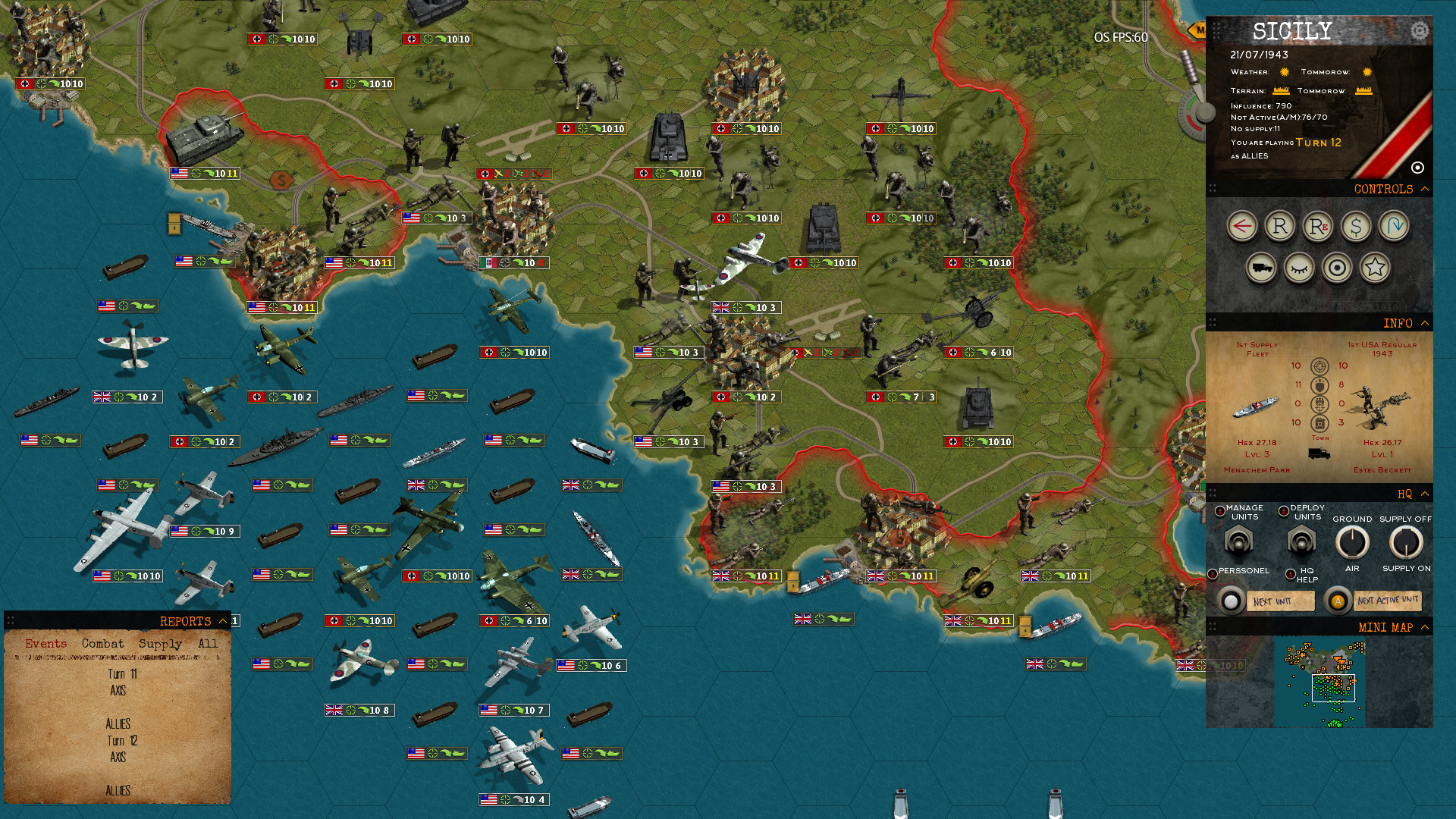Image resolution: width=1456 pixels, height=819 pixels.
Task: Click the closed-eye visibility control button
Action: pyautogui.click(x=1299, y=268)
